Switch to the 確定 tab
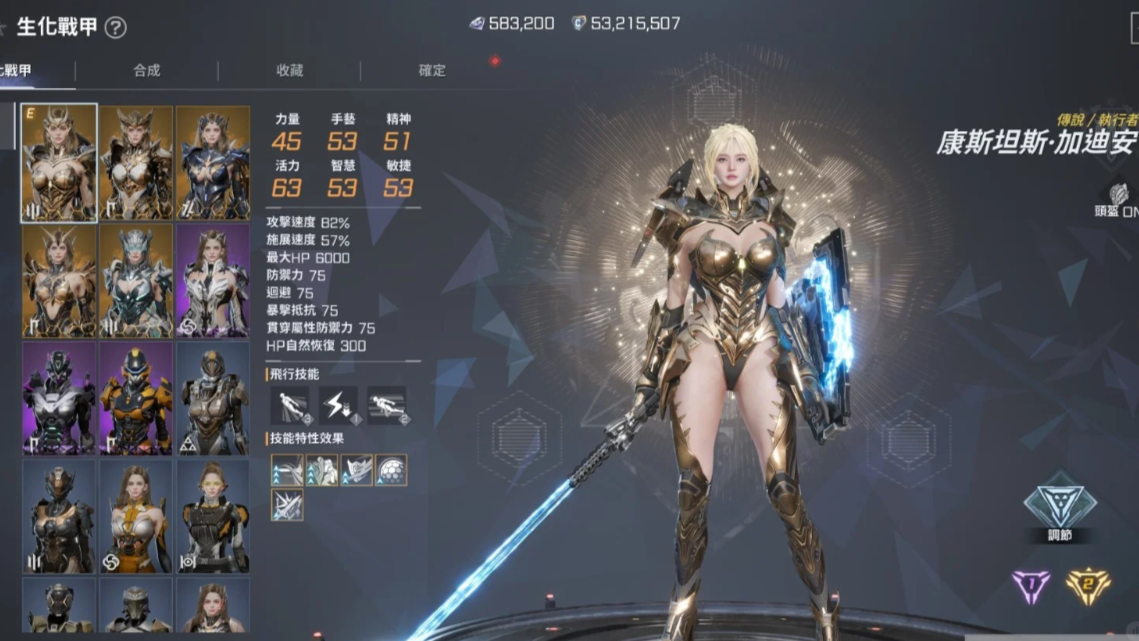1139x641 pixels. [432, 70]
